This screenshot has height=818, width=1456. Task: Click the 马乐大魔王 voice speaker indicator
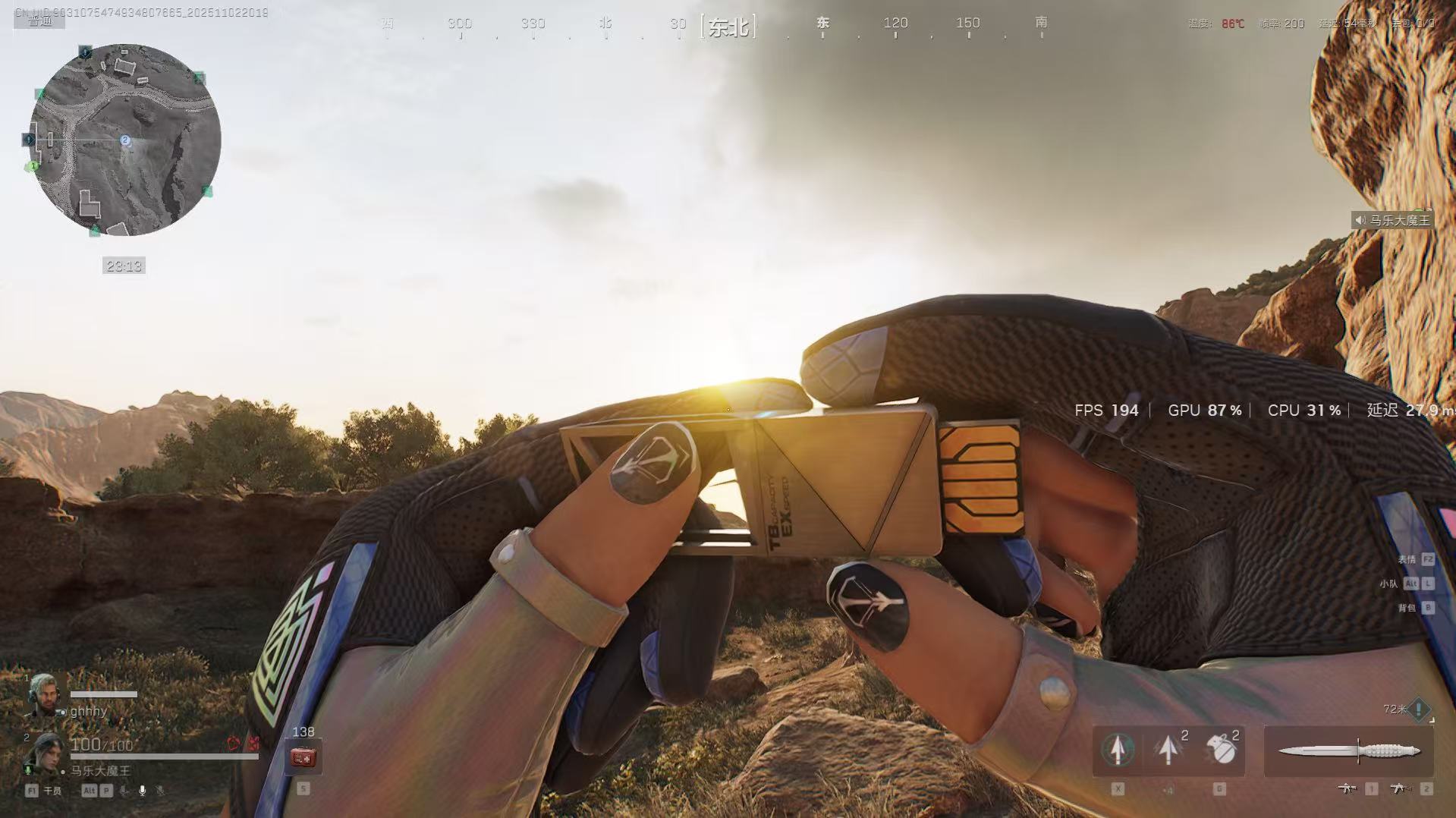[1392, 221]
